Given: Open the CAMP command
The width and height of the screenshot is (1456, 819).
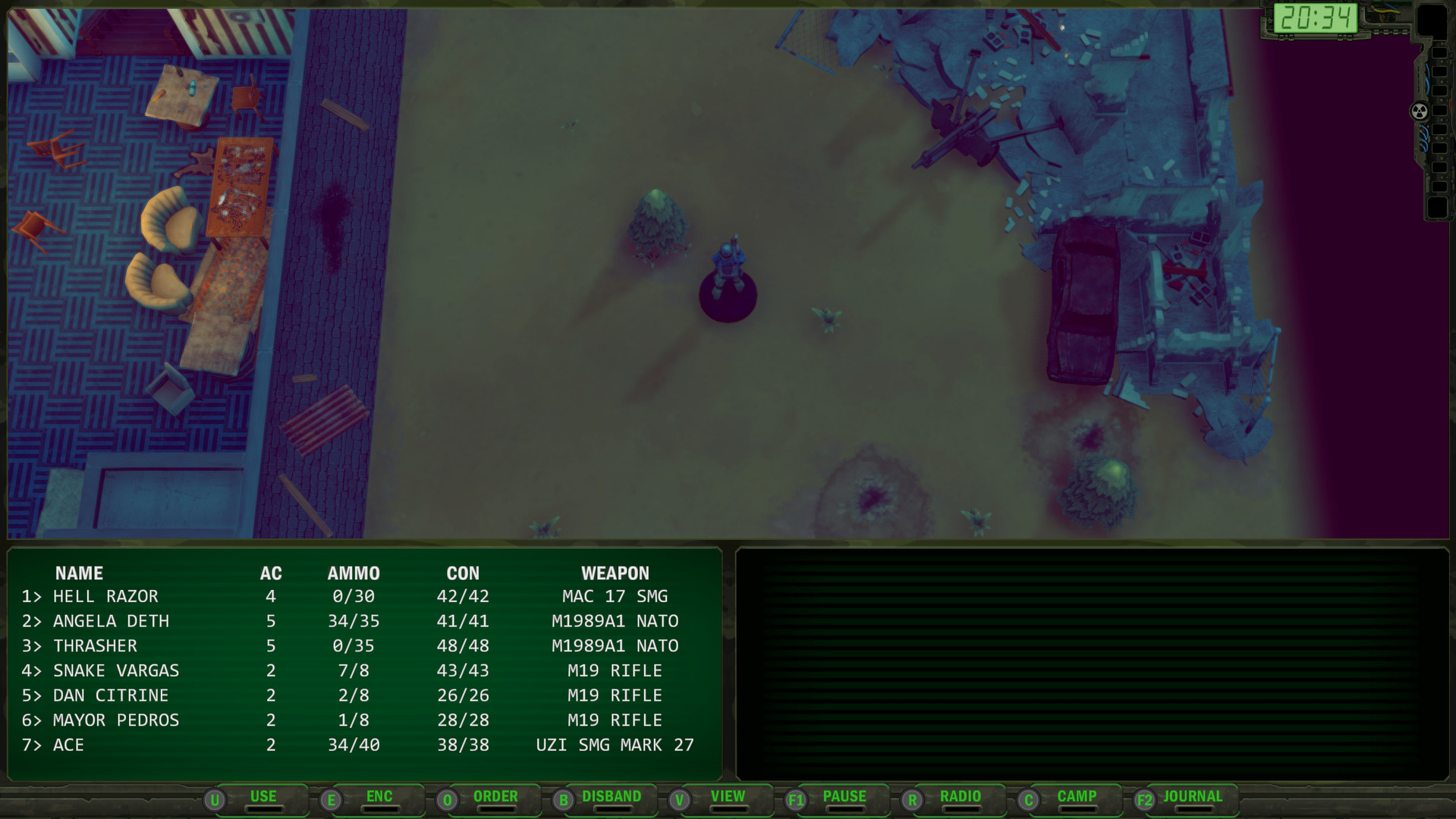Looking at the screenshot, I should [1077, 797].
